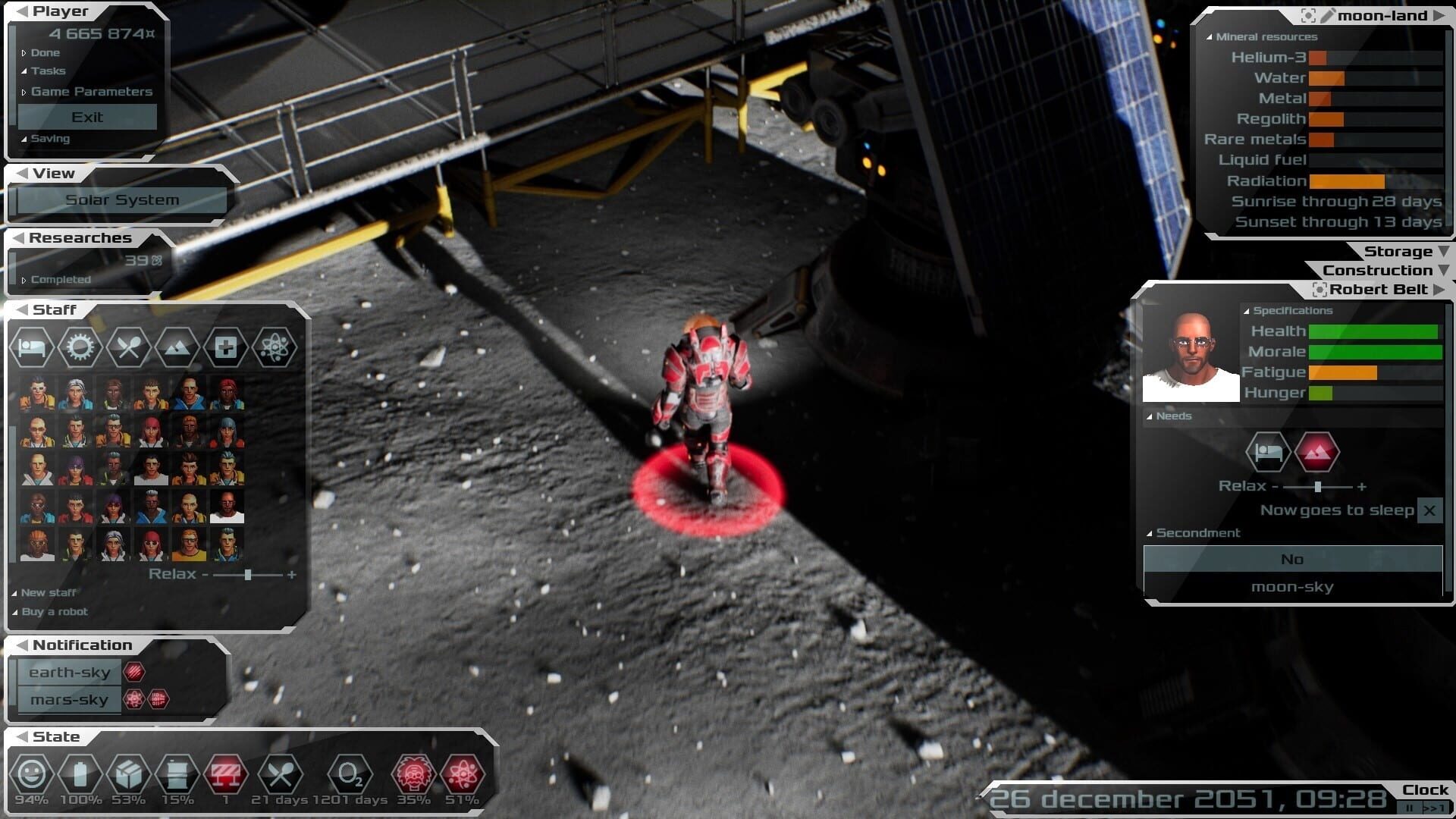
Task: Select the gear work filter in Staff
Action: coord(80,348)
